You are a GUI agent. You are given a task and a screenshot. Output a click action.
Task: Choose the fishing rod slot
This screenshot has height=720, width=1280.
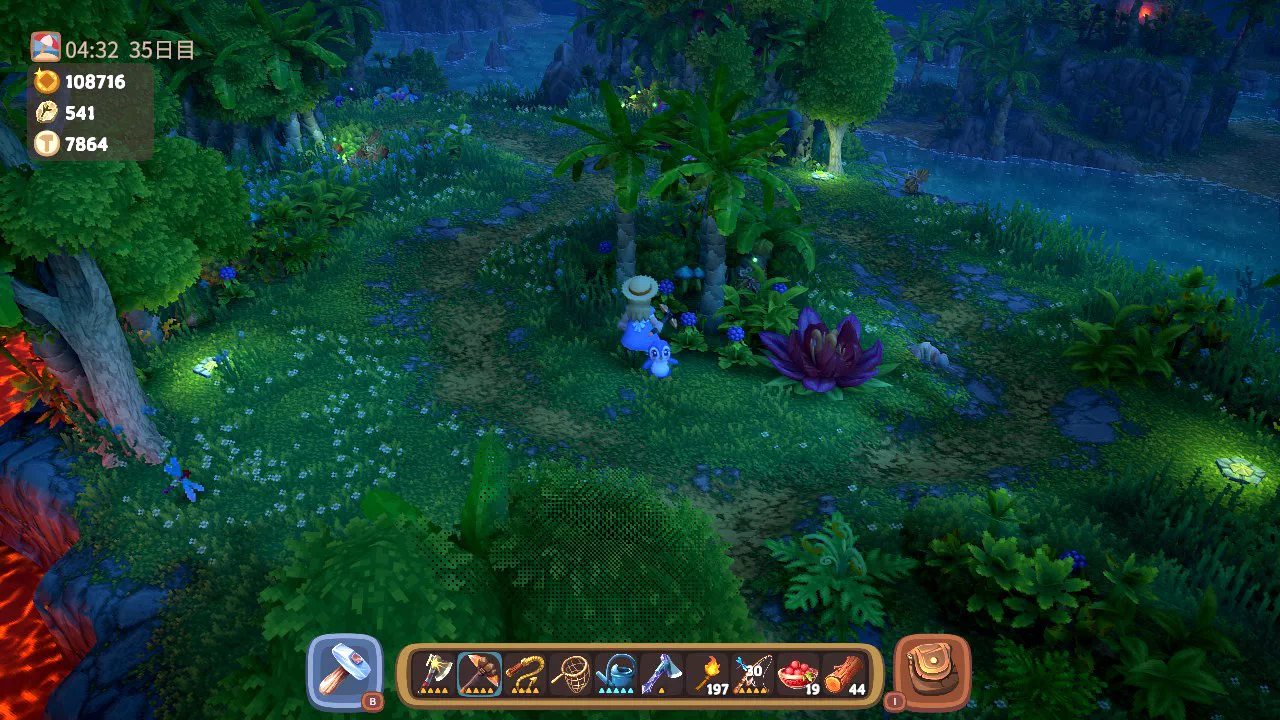coord(753,673)
